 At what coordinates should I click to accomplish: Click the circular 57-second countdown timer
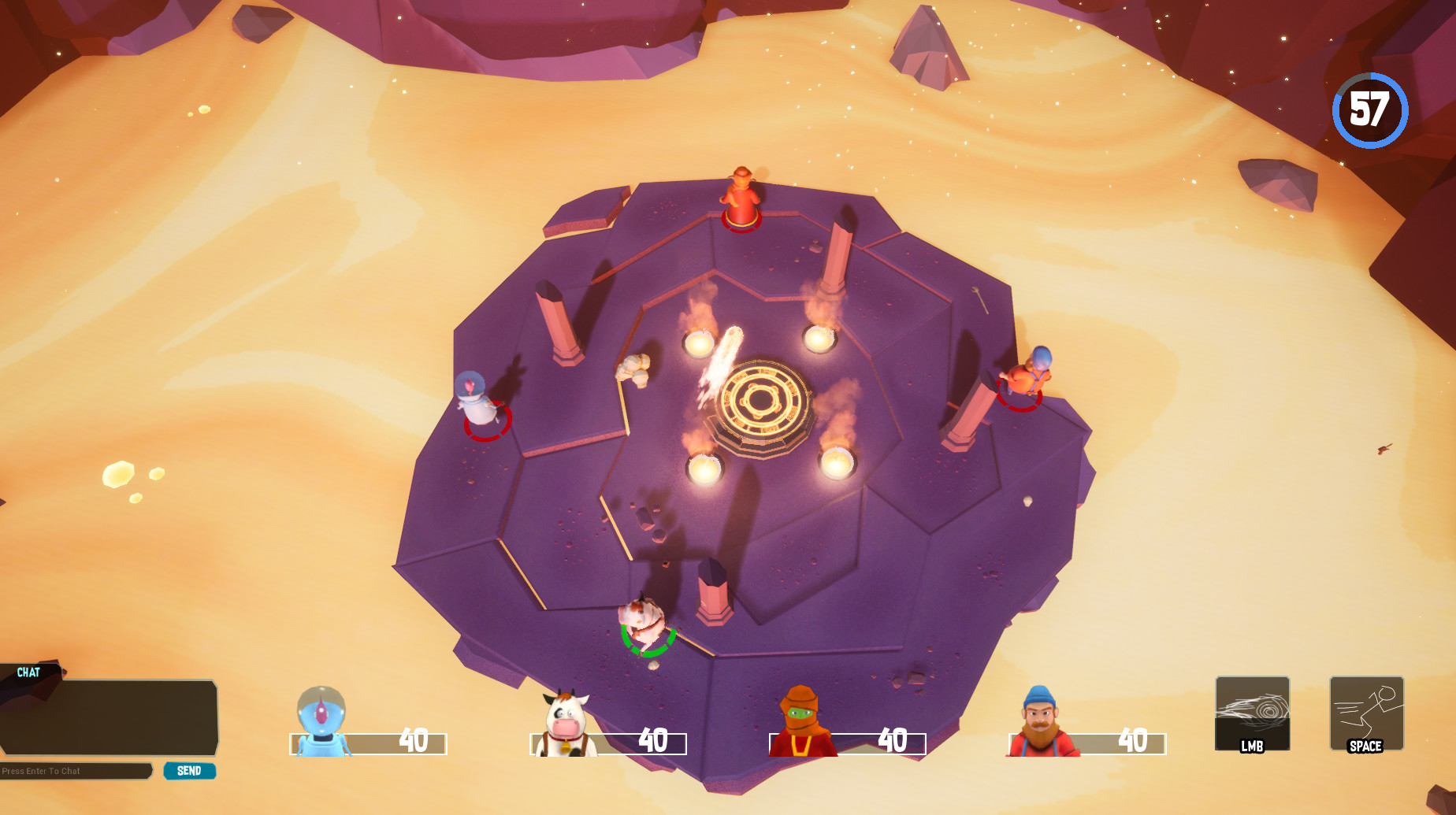click(1371, 110)
